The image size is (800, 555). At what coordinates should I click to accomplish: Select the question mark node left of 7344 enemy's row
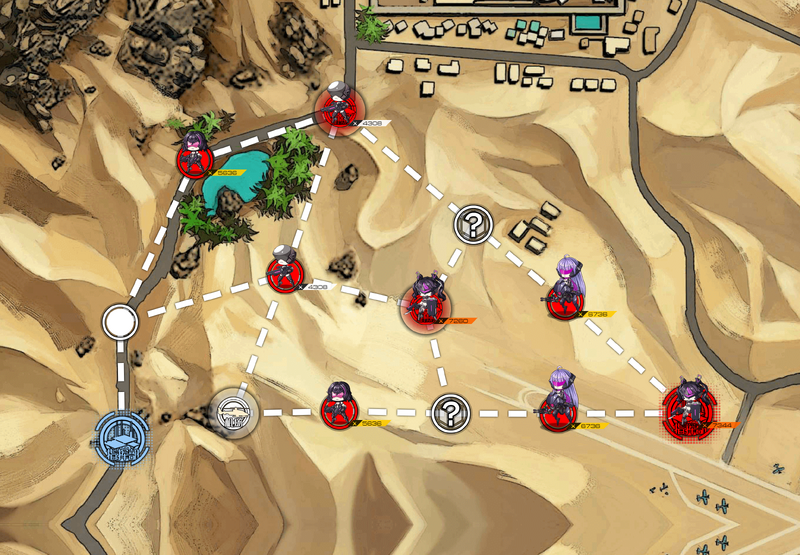coord(451,411)
